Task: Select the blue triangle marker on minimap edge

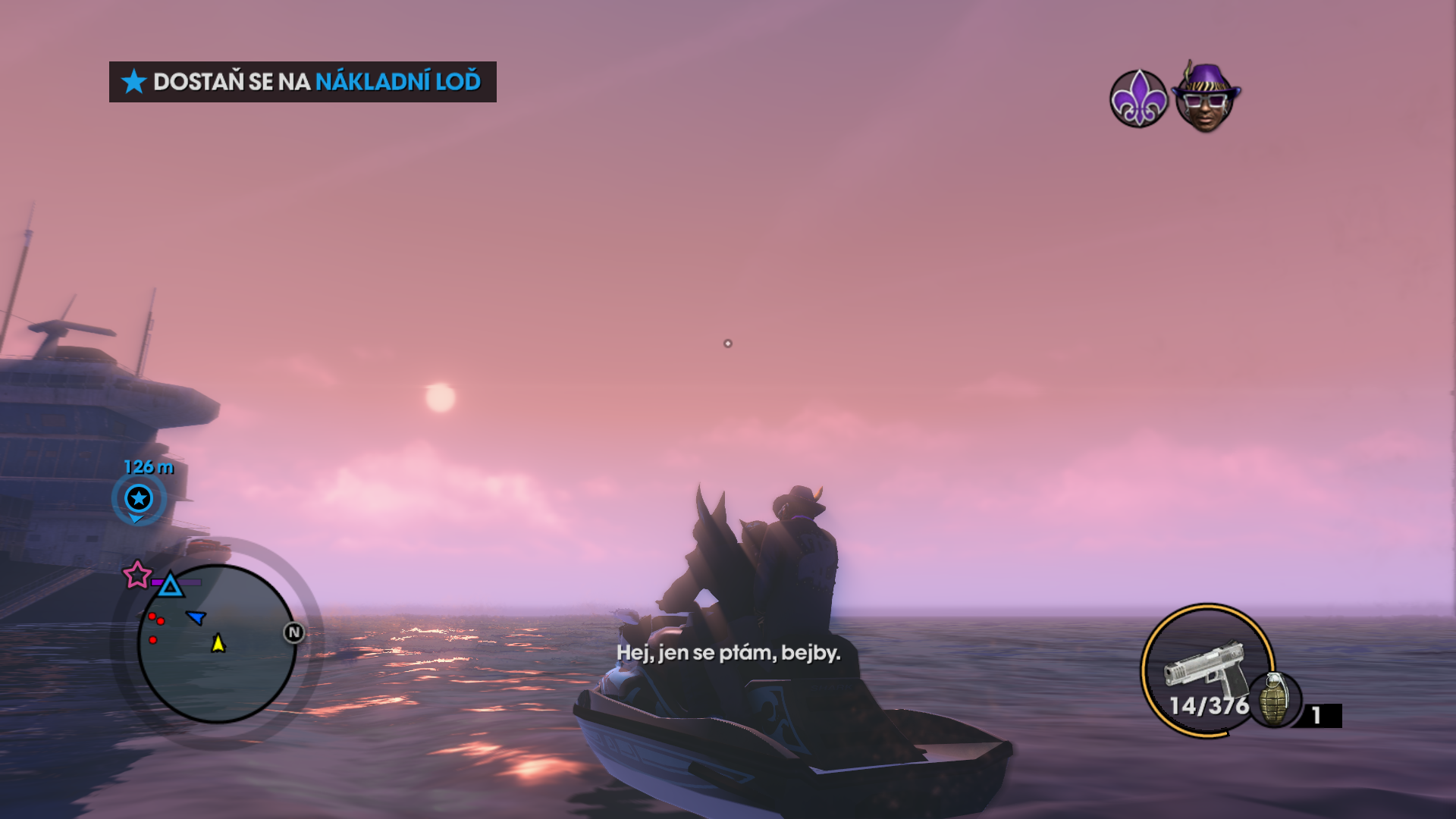Action: 171,585
